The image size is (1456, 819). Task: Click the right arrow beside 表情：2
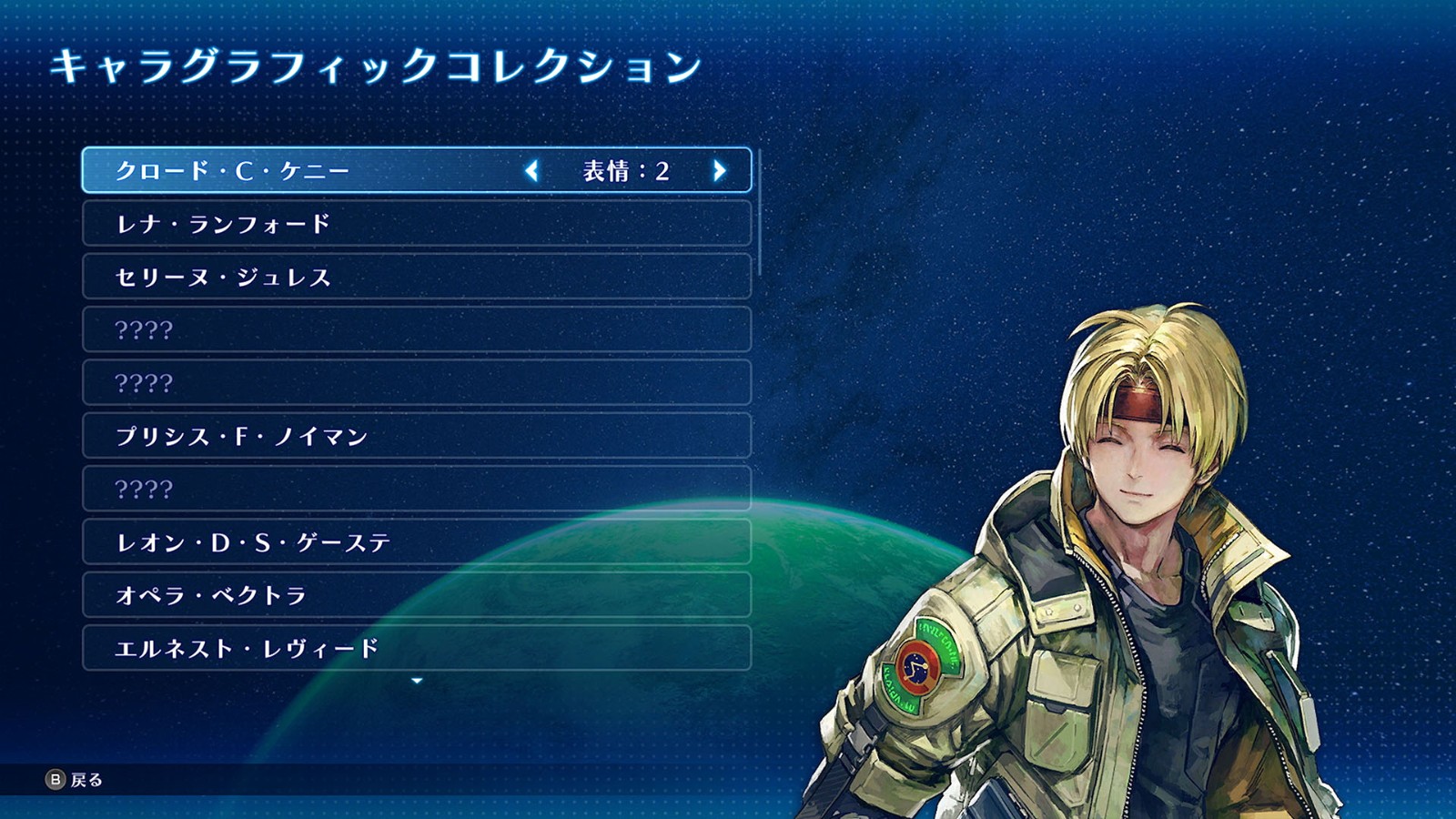tap(719, 171)
